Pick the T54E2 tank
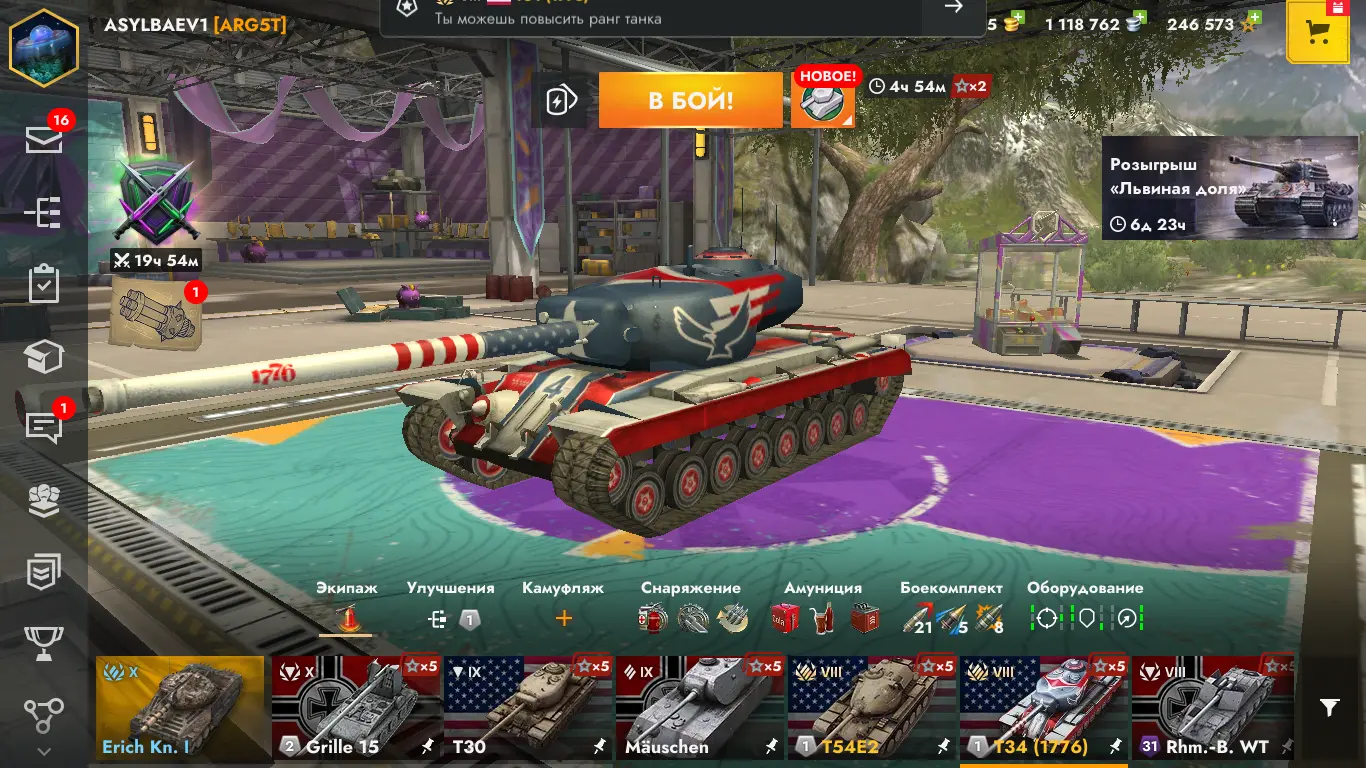This screenshot has height=768, width=1366. click(x=872, y=707)
